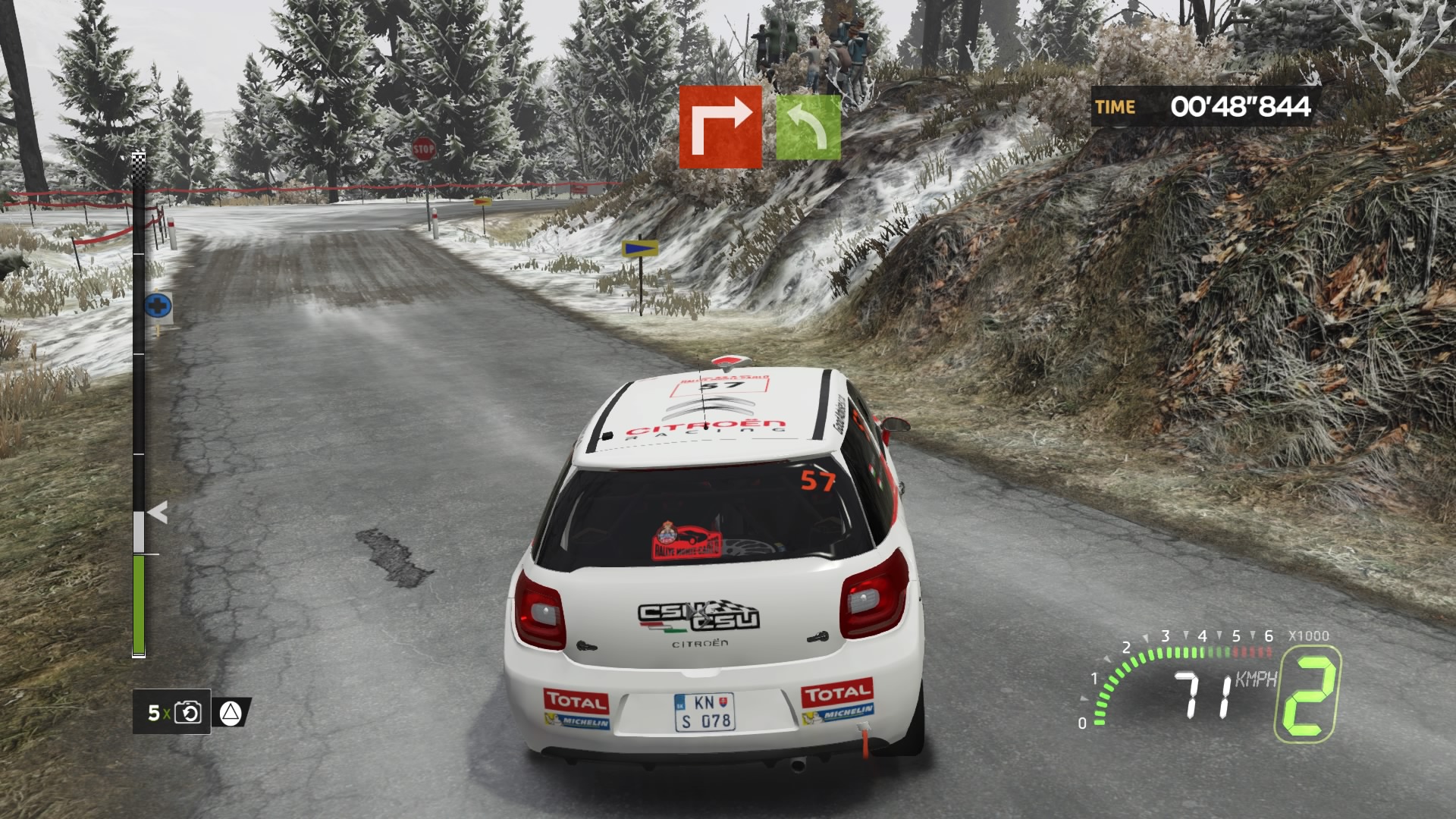
Task: Click the red sharp-right pace note icon
Action: (720, 127)
